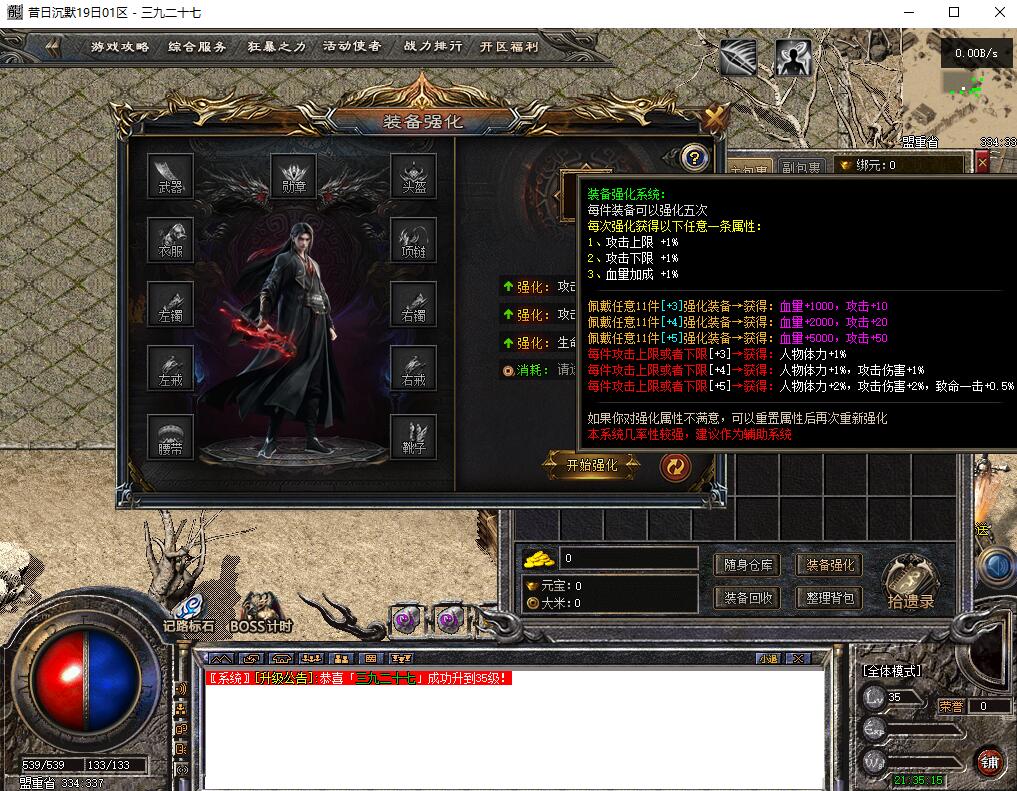Open the 狂暴之力 menu
This screenshot has width=1017, height=791.
275,47
